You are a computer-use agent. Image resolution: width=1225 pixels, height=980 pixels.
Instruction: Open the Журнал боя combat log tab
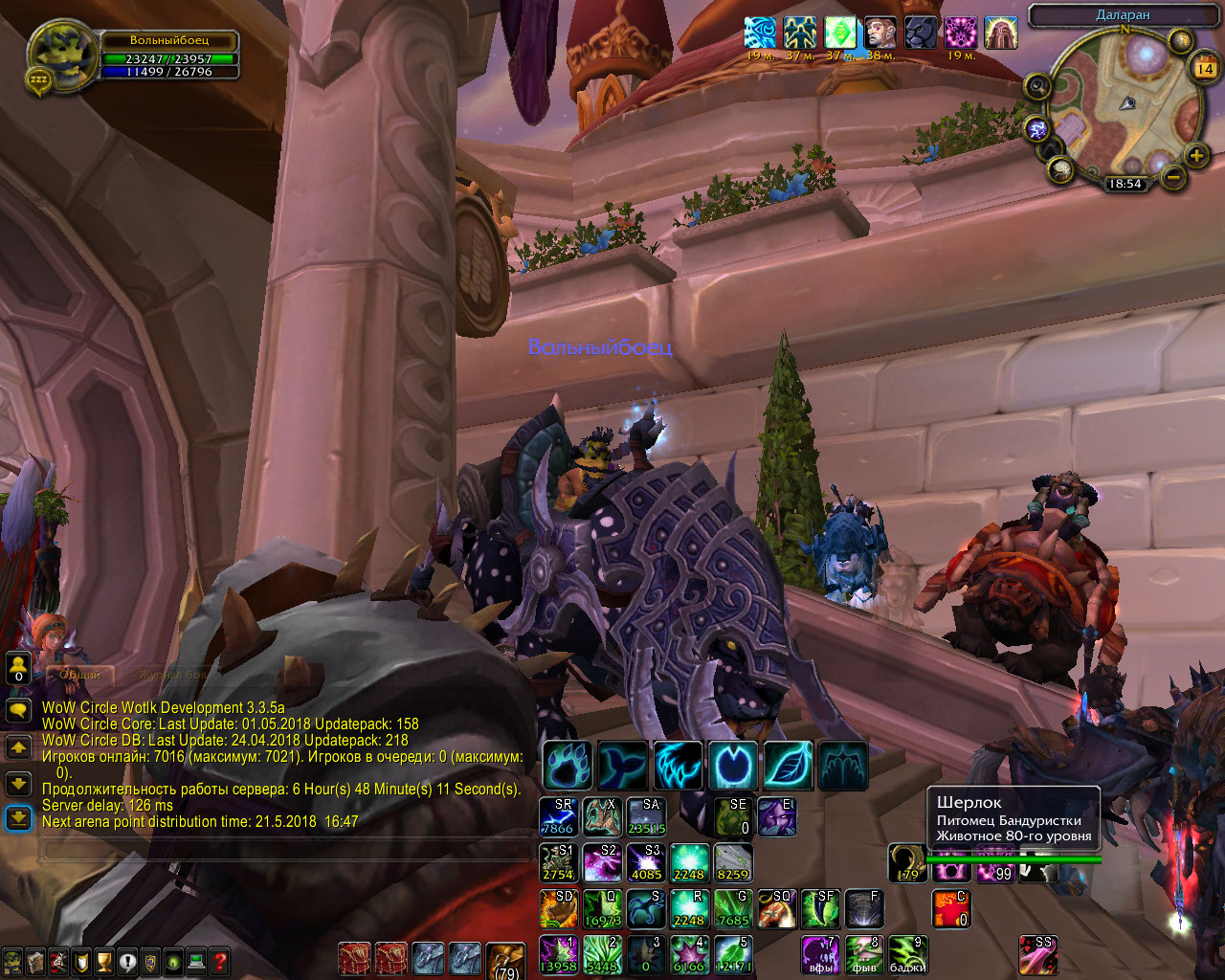pos(172,675)
